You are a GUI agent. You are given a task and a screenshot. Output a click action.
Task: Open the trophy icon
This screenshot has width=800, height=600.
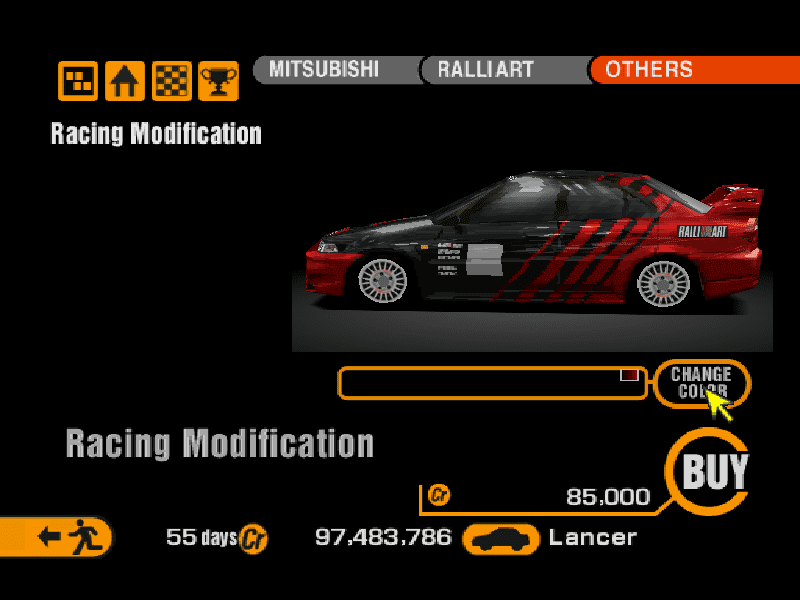tap(218, 81)
